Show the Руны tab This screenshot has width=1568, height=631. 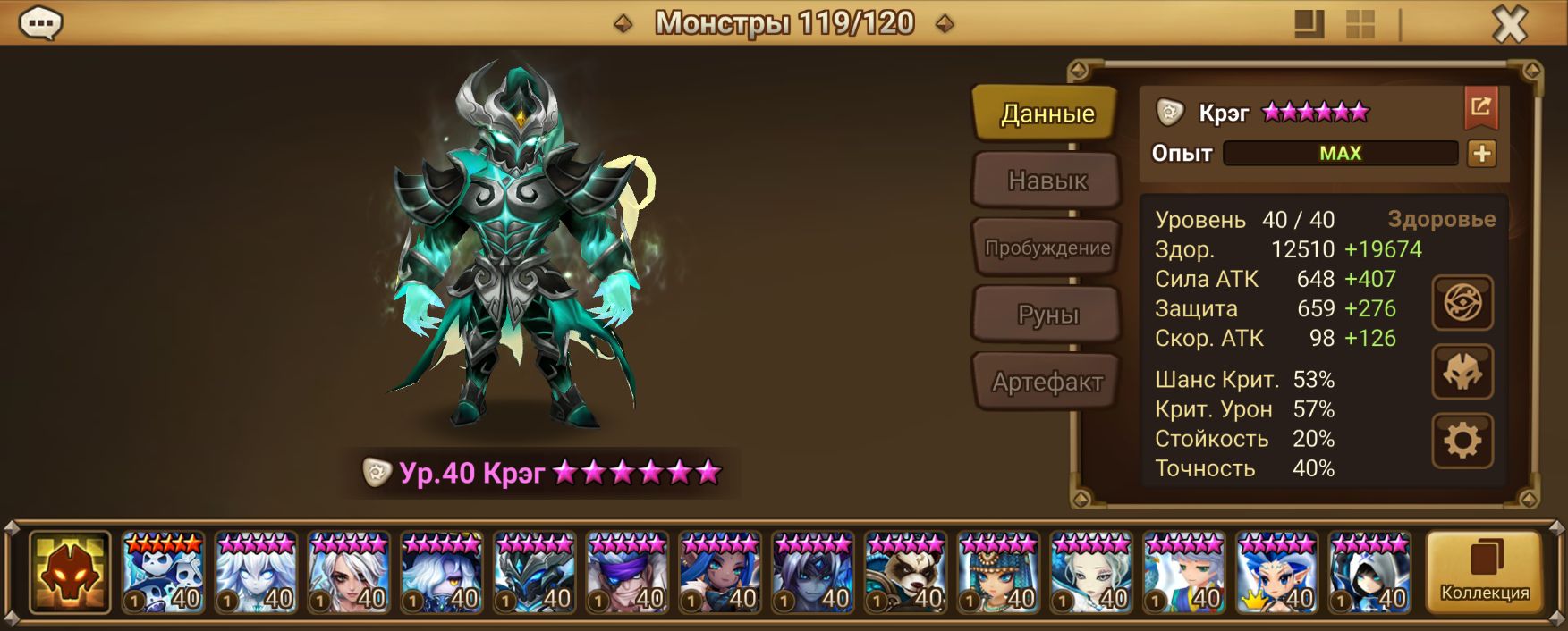1047,315
